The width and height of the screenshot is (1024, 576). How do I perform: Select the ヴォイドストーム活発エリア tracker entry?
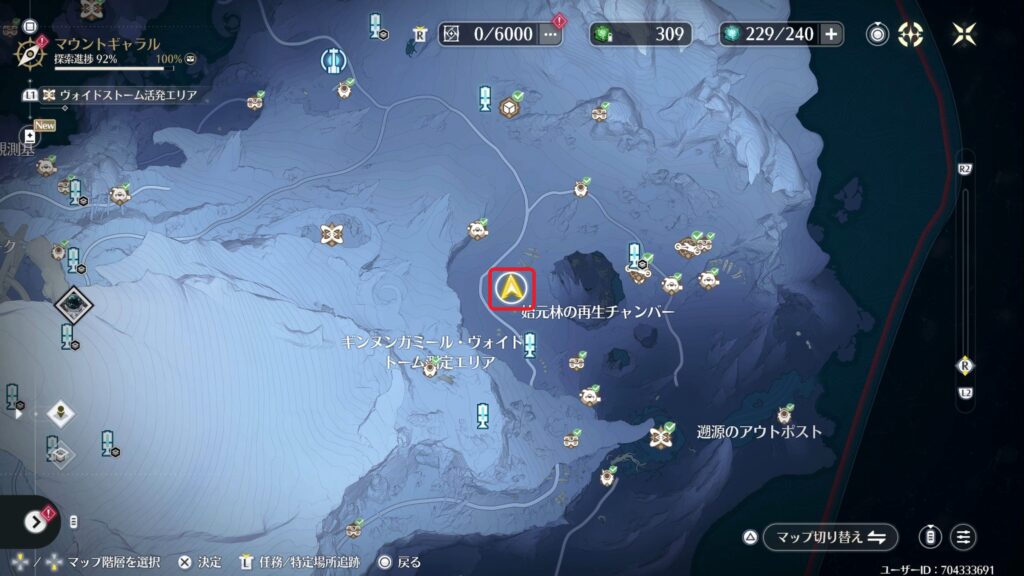click(118, 96)
